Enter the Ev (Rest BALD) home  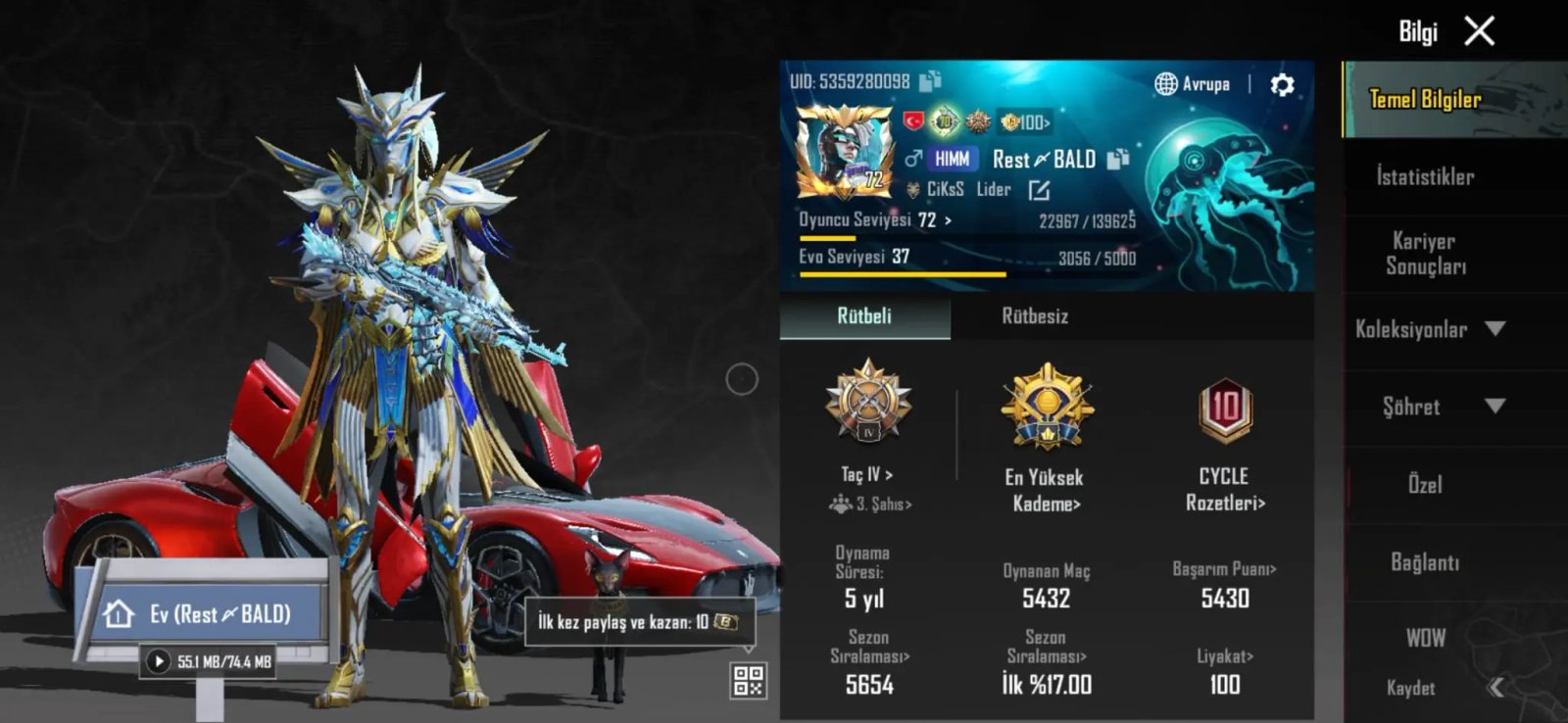click(206, 614)
